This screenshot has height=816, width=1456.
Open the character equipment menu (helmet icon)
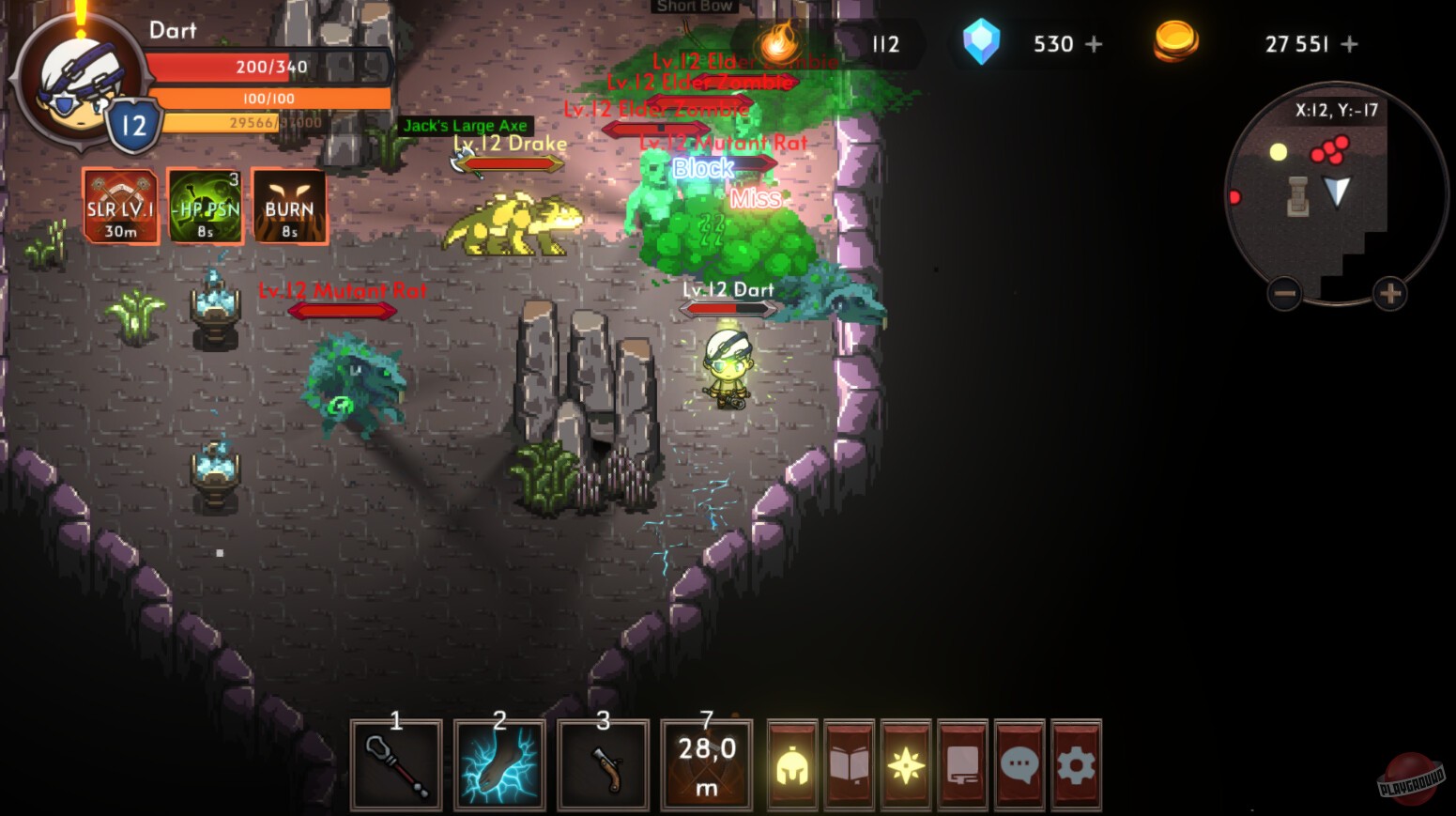(x=791, y=763)
